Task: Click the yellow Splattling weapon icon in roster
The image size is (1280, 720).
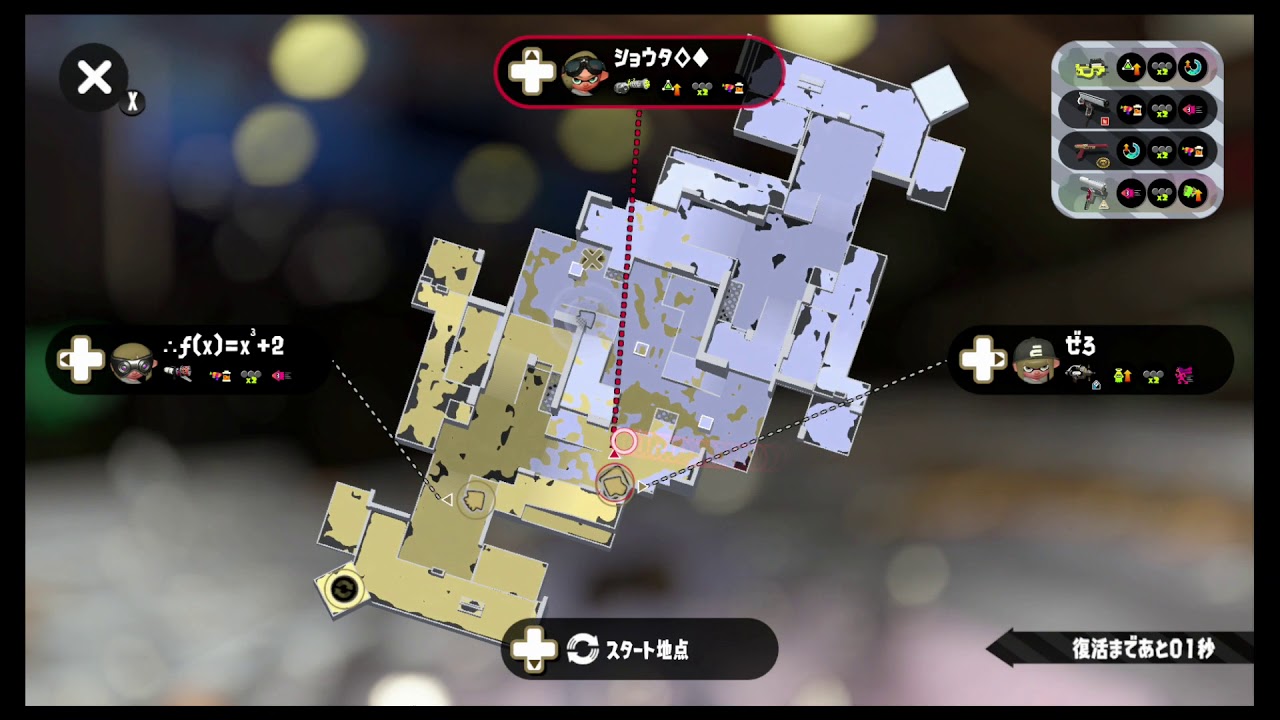Action: point(1092,66)
